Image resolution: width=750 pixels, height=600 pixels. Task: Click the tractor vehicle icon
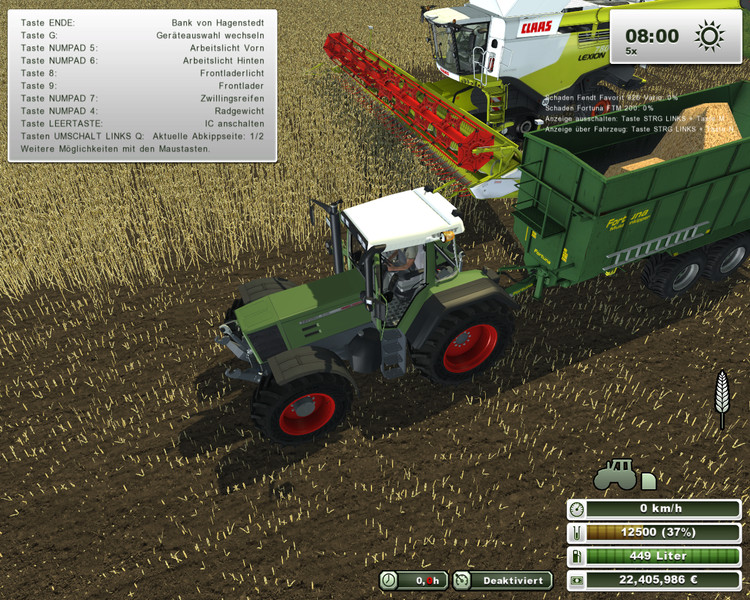[x=615, y=474]
